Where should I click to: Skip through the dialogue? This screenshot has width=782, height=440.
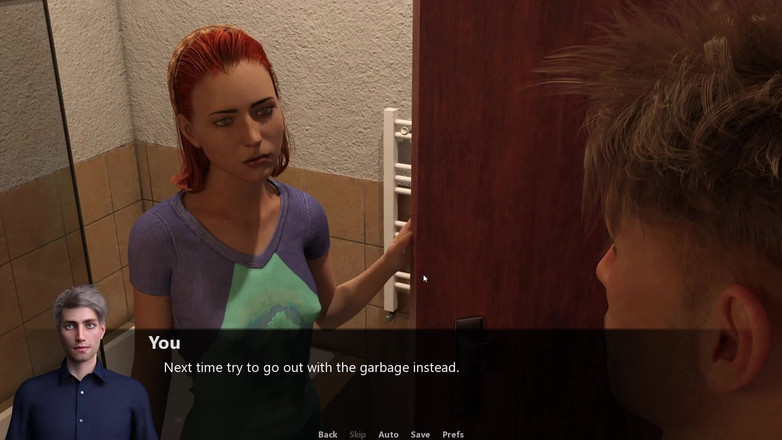pyautogui.click(x=357, y=434)
